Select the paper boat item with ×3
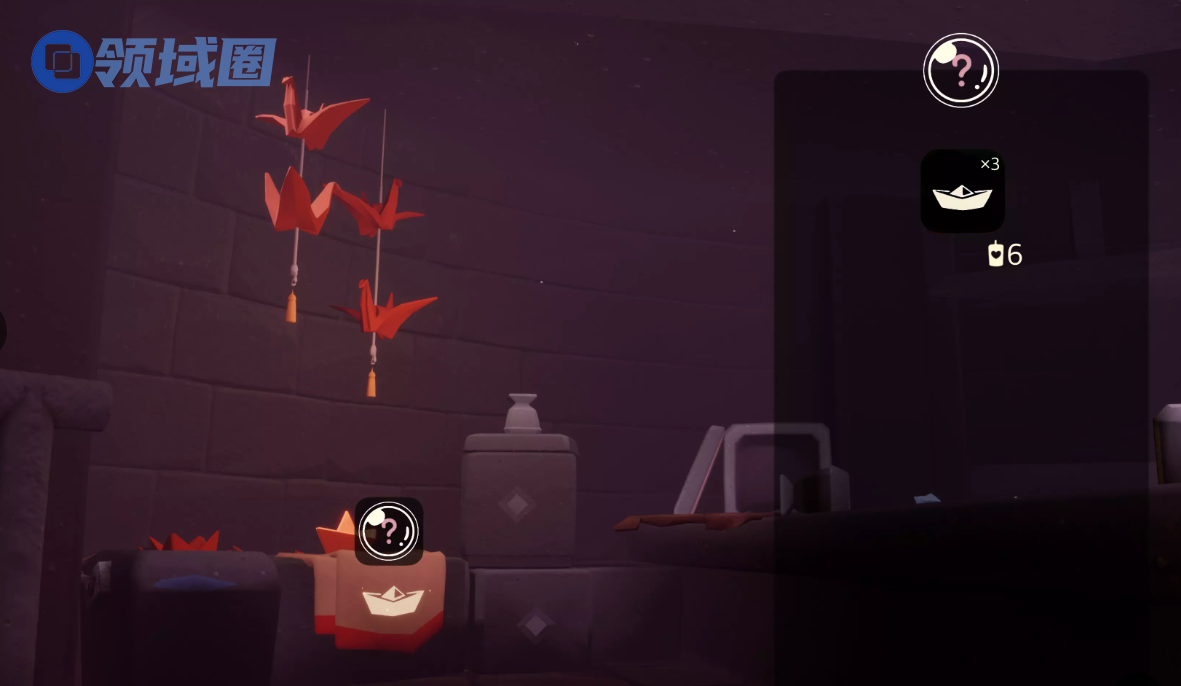1181x686 pixels. [x=962, y=192]
